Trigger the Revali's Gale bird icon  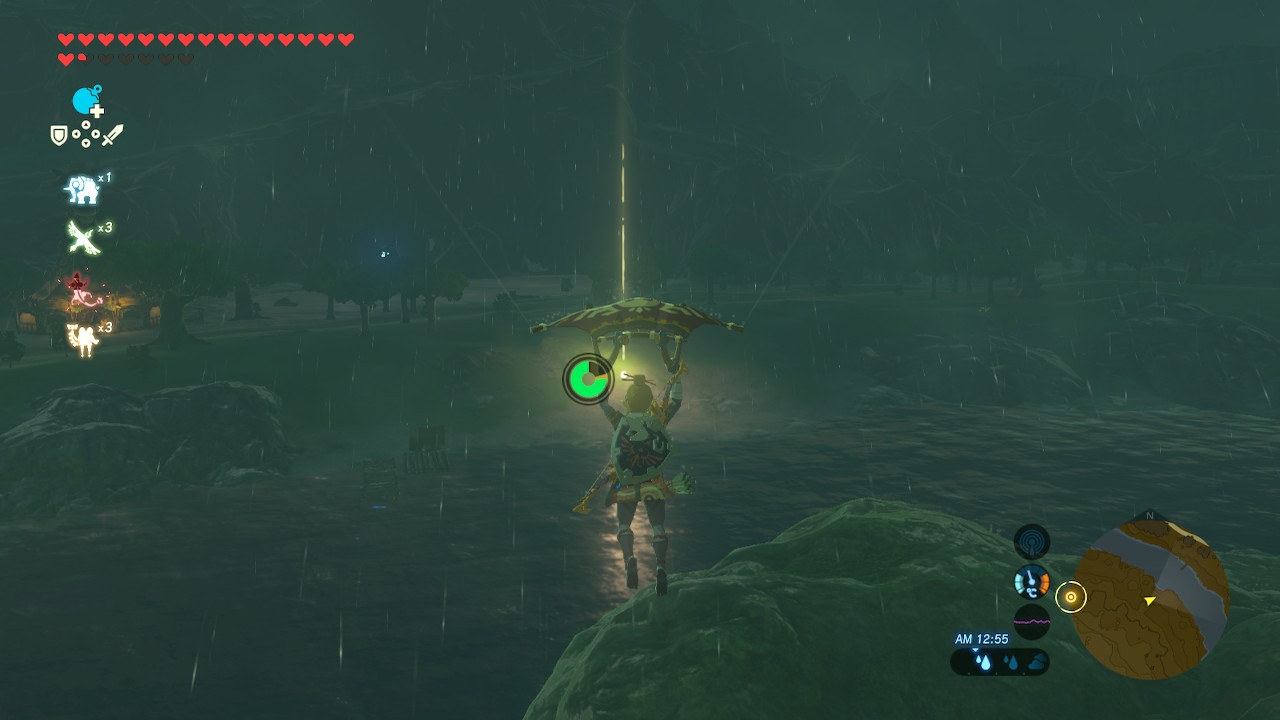82,238
